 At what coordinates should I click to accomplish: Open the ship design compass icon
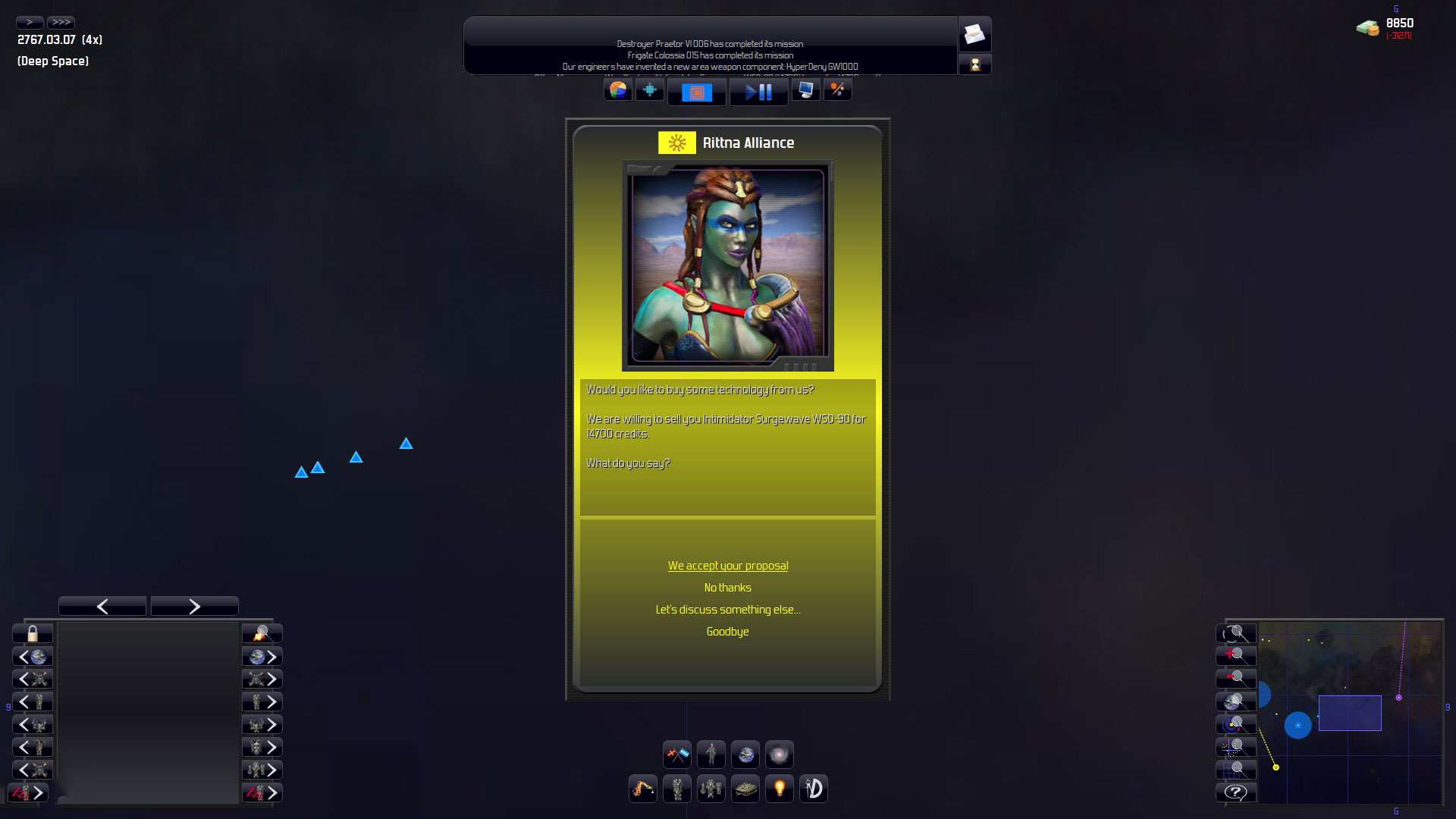813,789
